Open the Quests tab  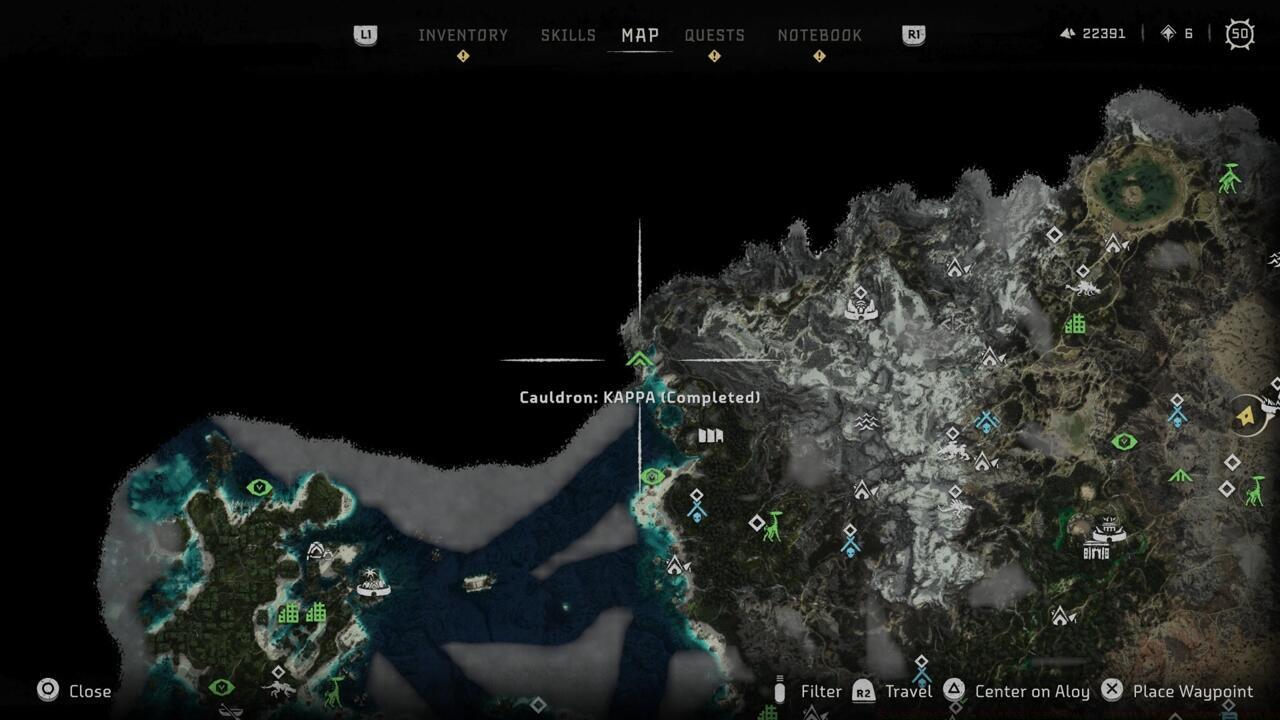[x=713, y=34]
